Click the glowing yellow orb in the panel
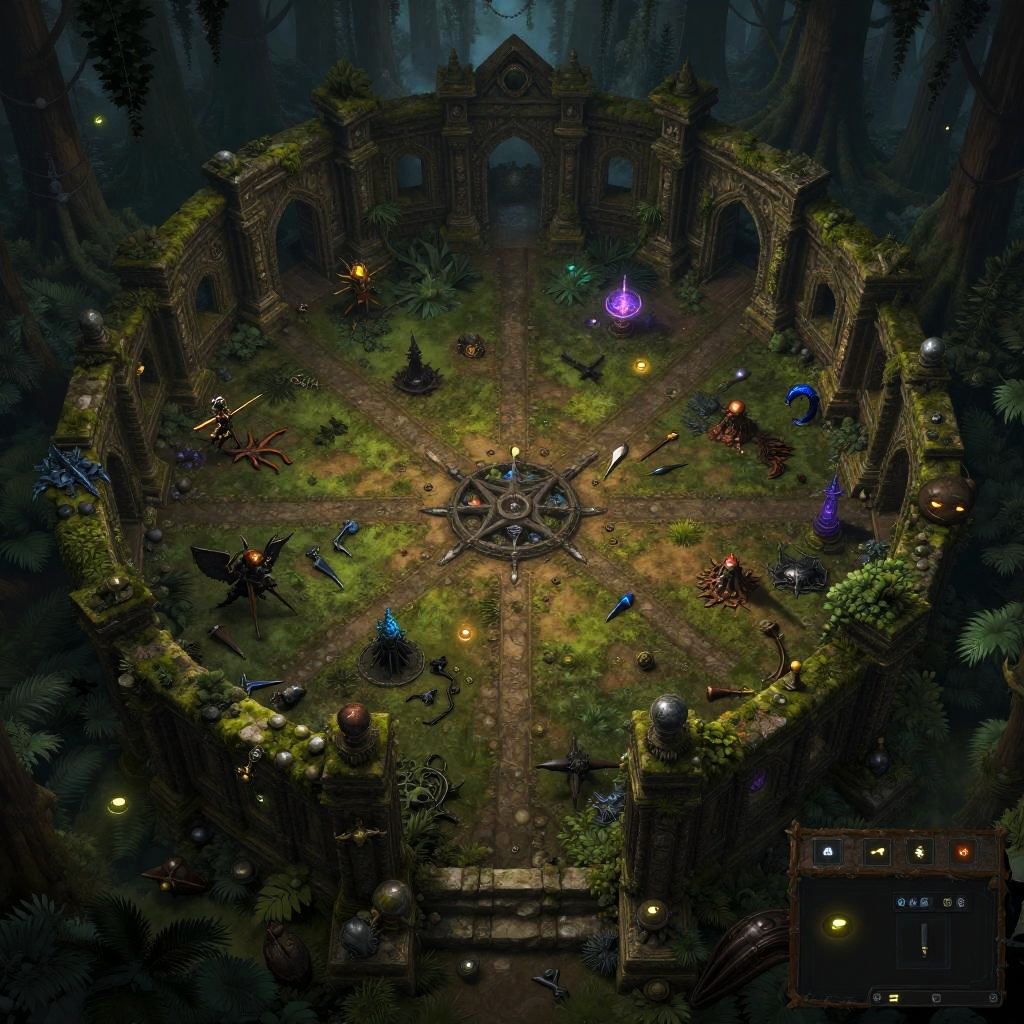The image size is (1024, 1024). click(x=836, y=925)
